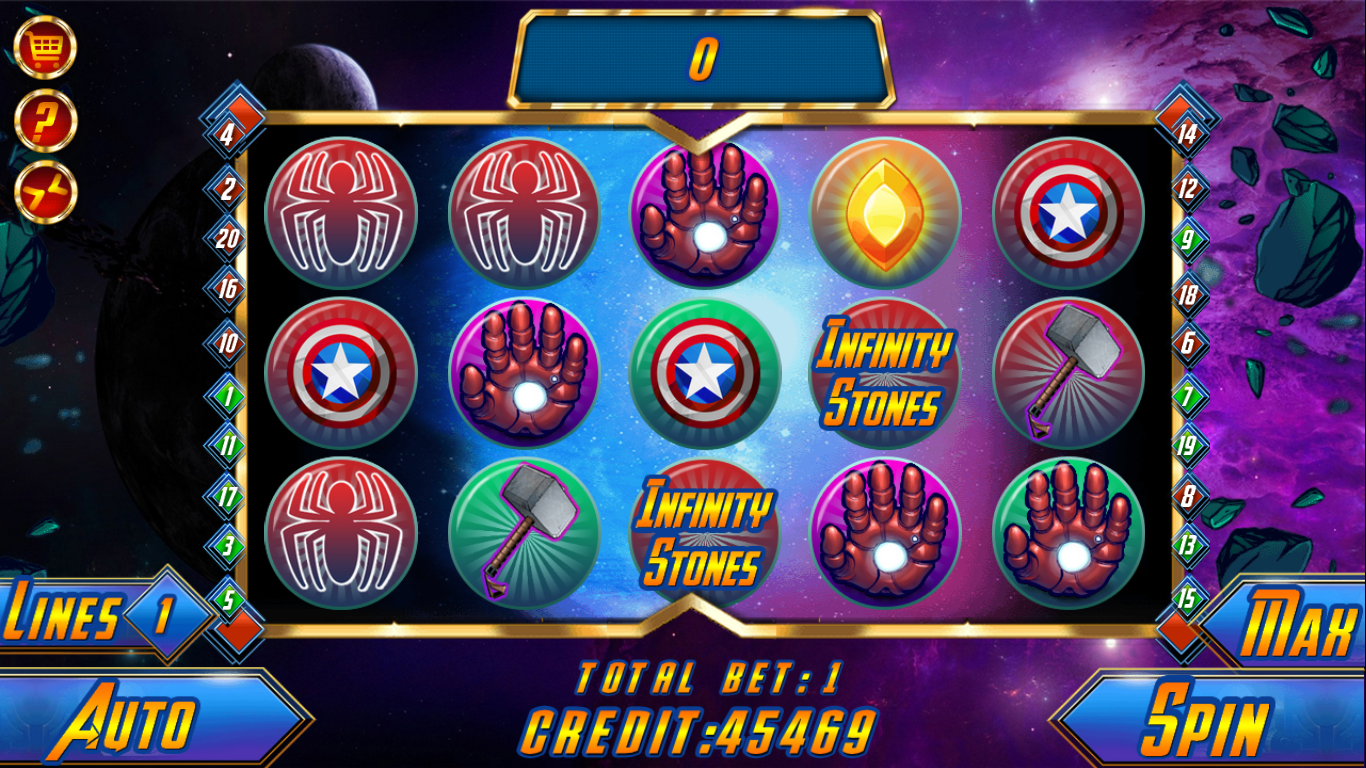Select payline marker 10
Image resolution: width=1366 pixels, height=768 pixels.
point(228,345)
